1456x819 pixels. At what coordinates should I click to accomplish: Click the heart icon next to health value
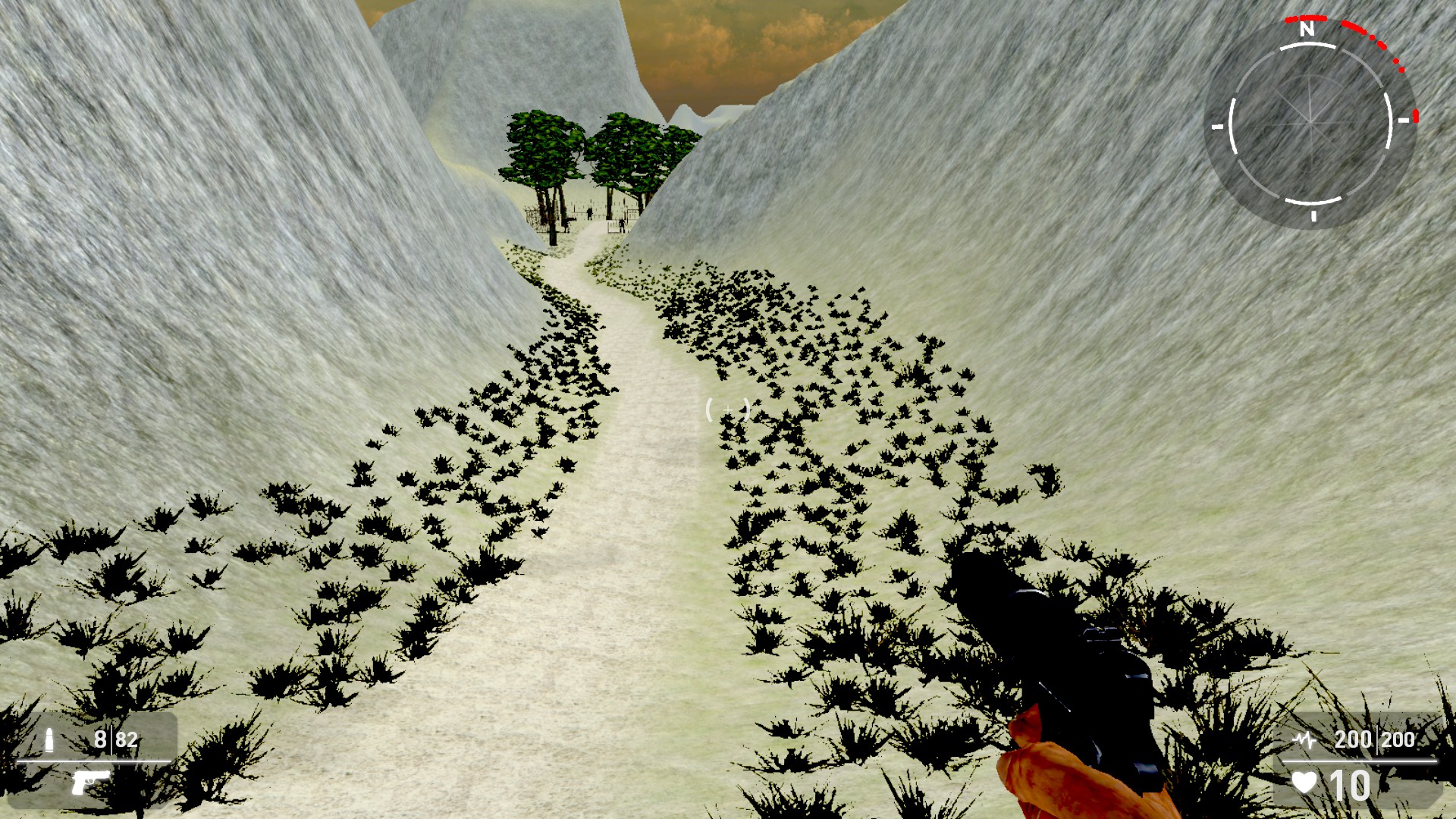[x=1304, y=781]
